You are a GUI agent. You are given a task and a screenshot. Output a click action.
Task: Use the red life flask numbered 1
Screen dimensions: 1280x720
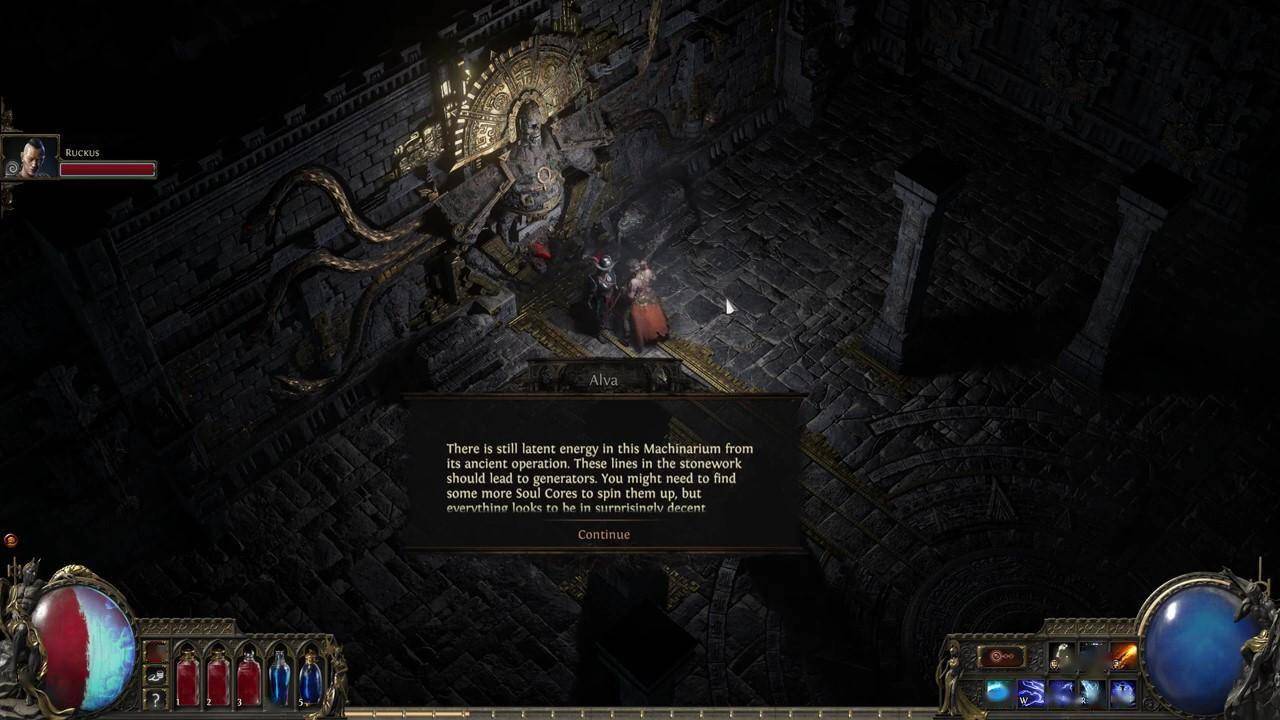click(x=187, y=678)
